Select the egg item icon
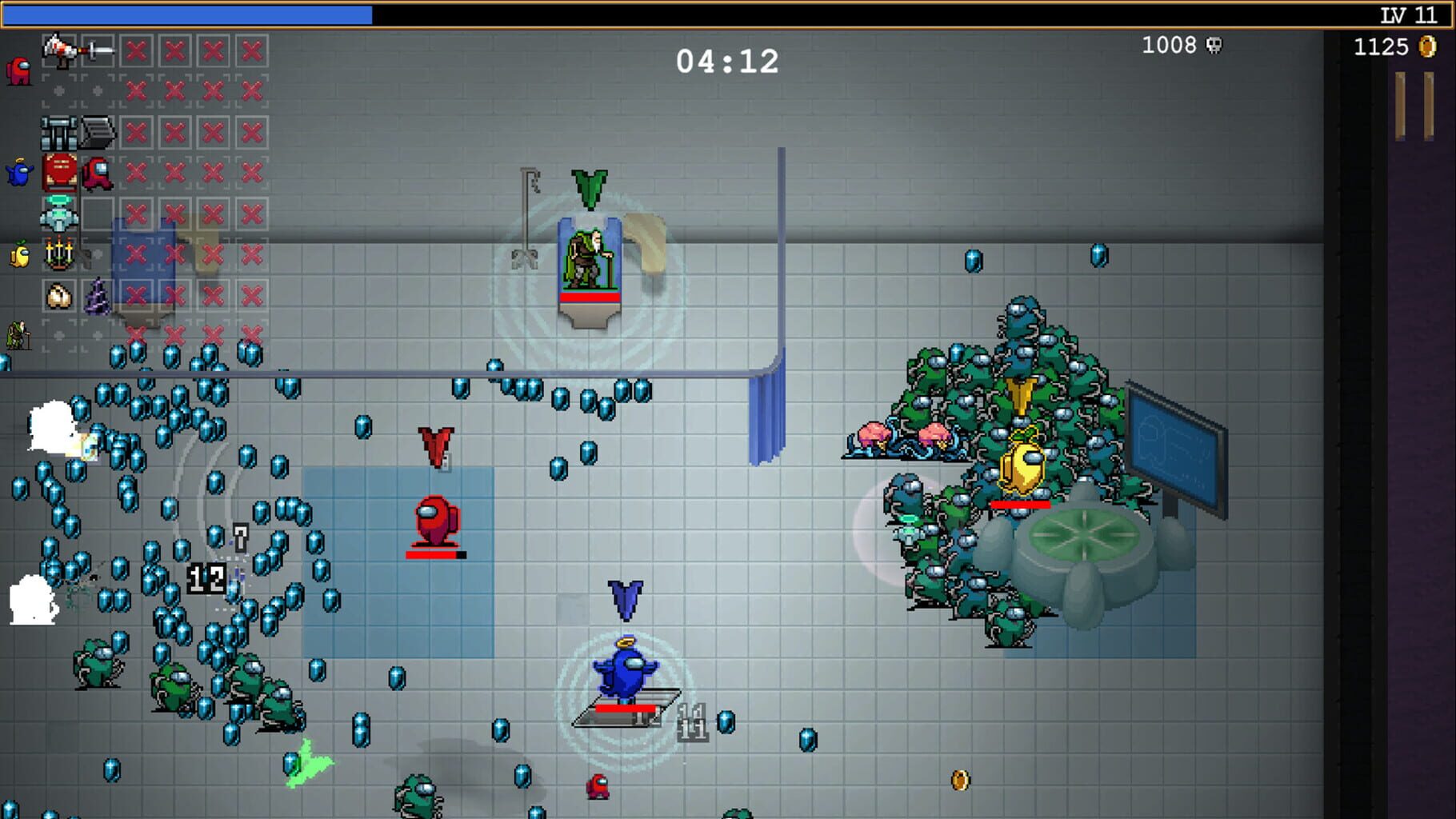 [x=59, y=294]
